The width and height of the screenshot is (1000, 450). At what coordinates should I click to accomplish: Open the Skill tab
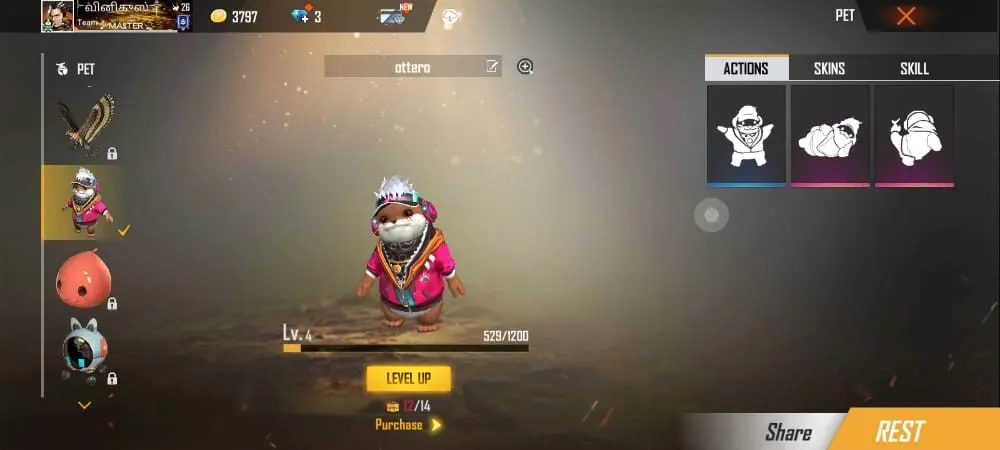click(x=914, y=68)
